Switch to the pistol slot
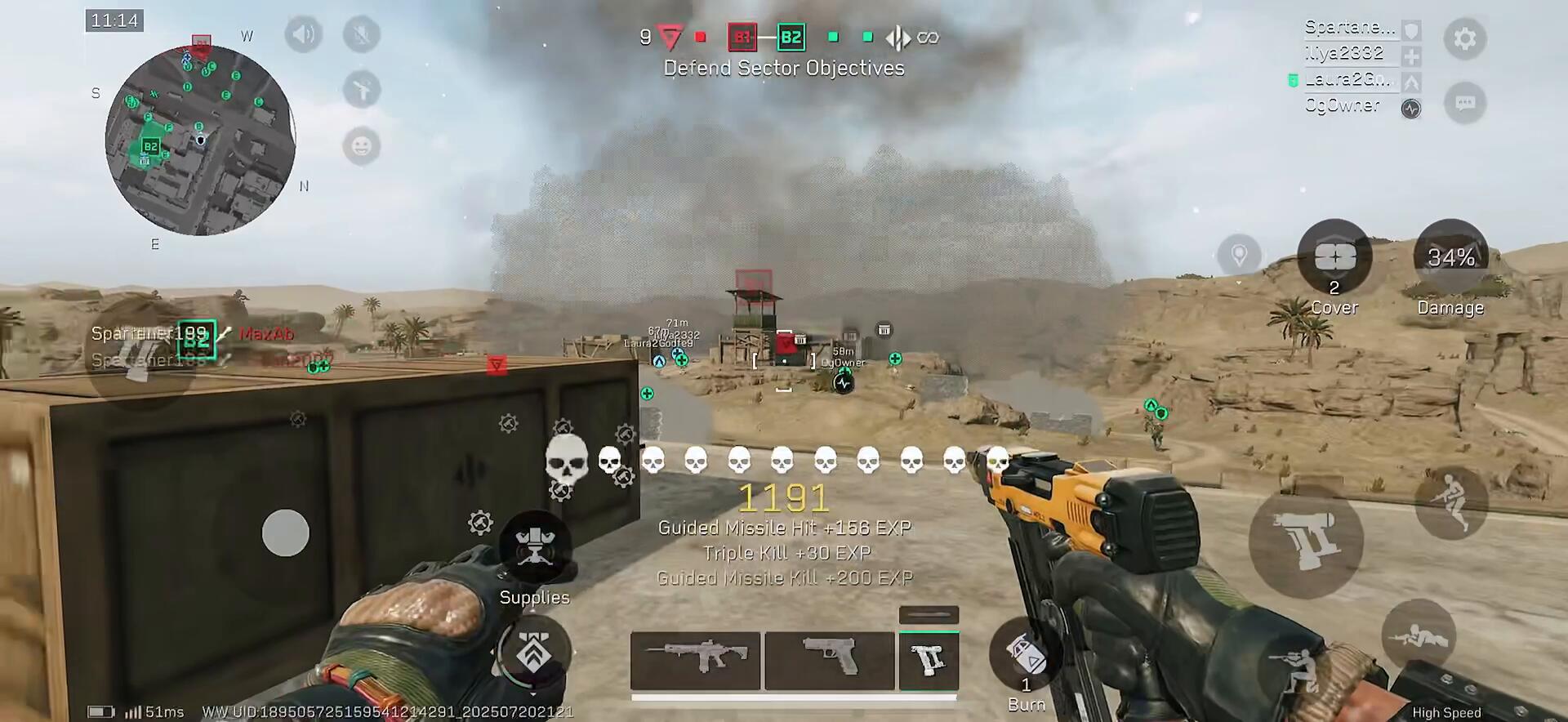Image resolution: width=1568 pixels, height=722 pixels. pyautogui.click(x=830, y=660)
